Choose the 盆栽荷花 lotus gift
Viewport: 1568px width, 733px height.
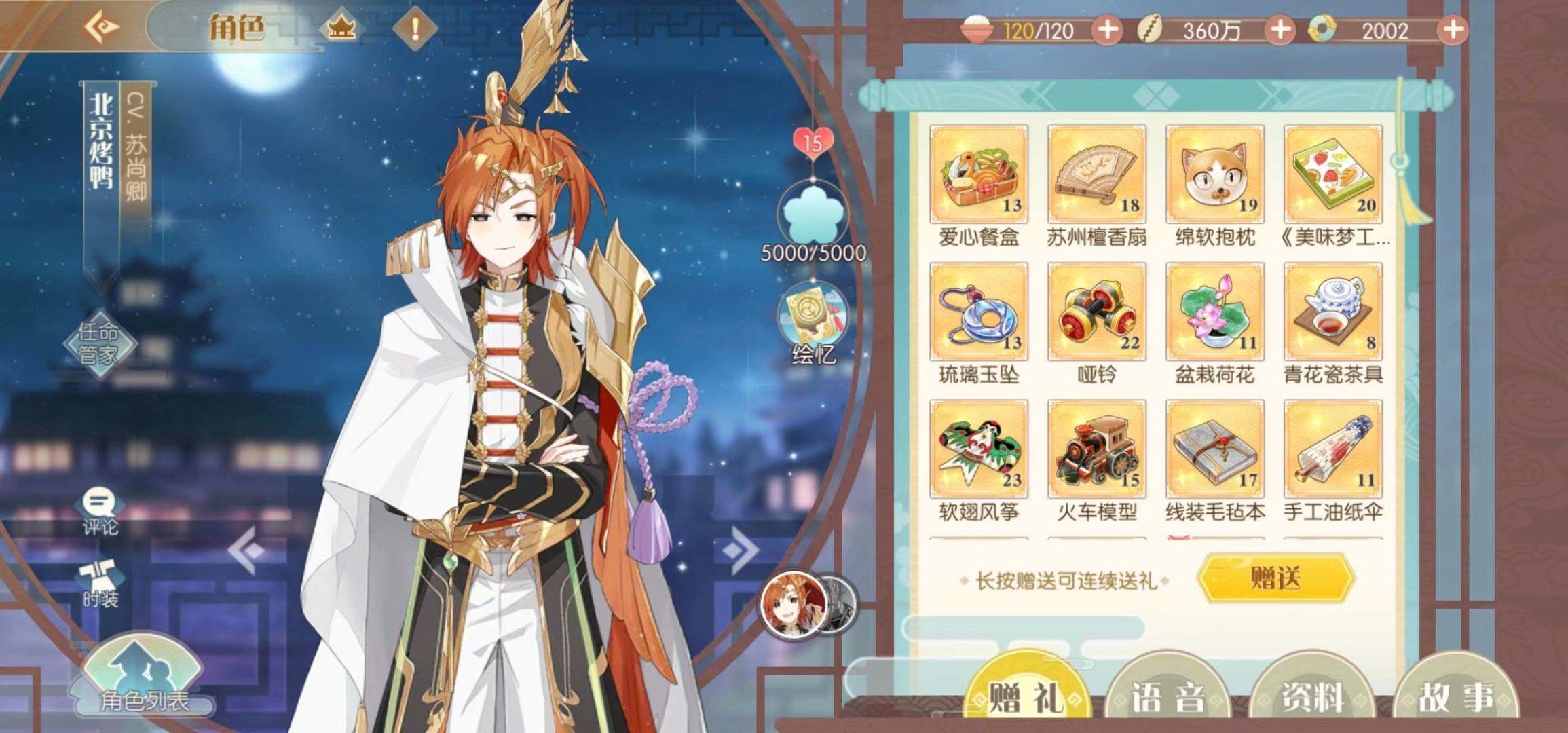[x=1214, y=312]
